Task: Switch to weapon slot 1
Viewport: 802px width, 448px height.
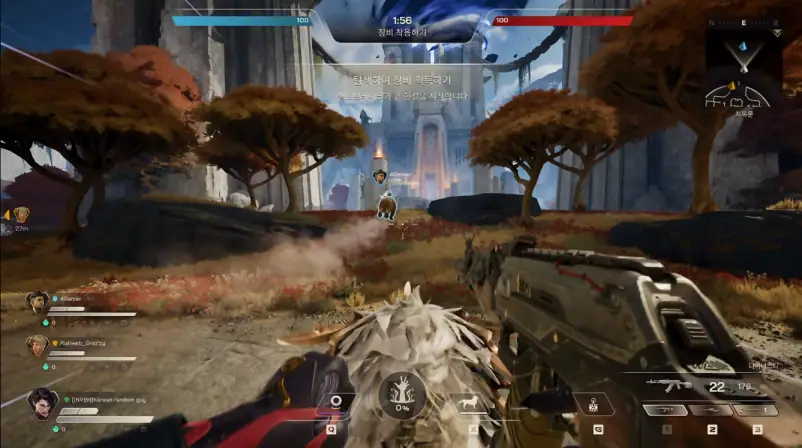Action: point(665,410)
